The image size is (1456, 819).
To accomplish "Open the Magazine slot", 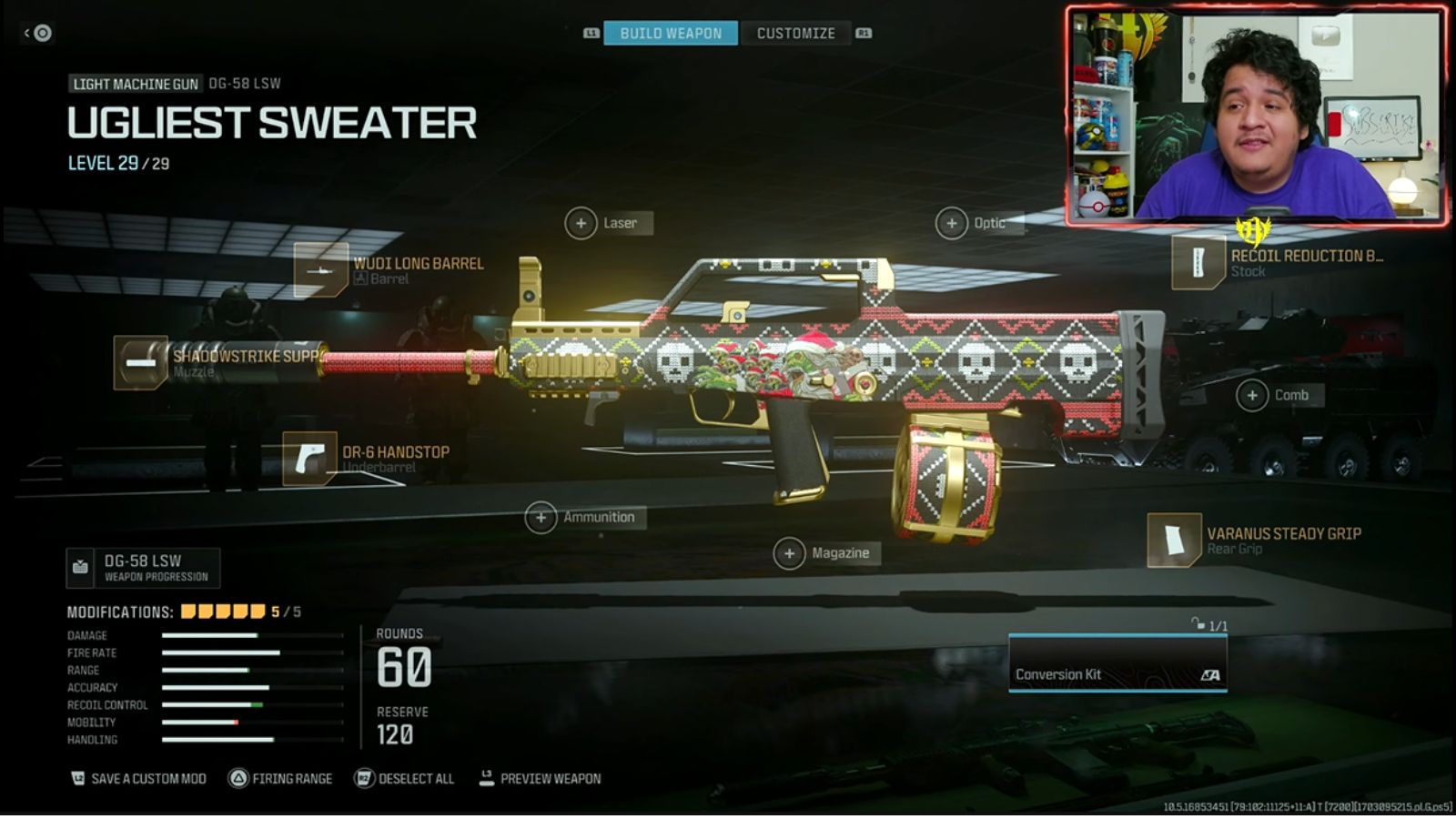I will [788, 552].
